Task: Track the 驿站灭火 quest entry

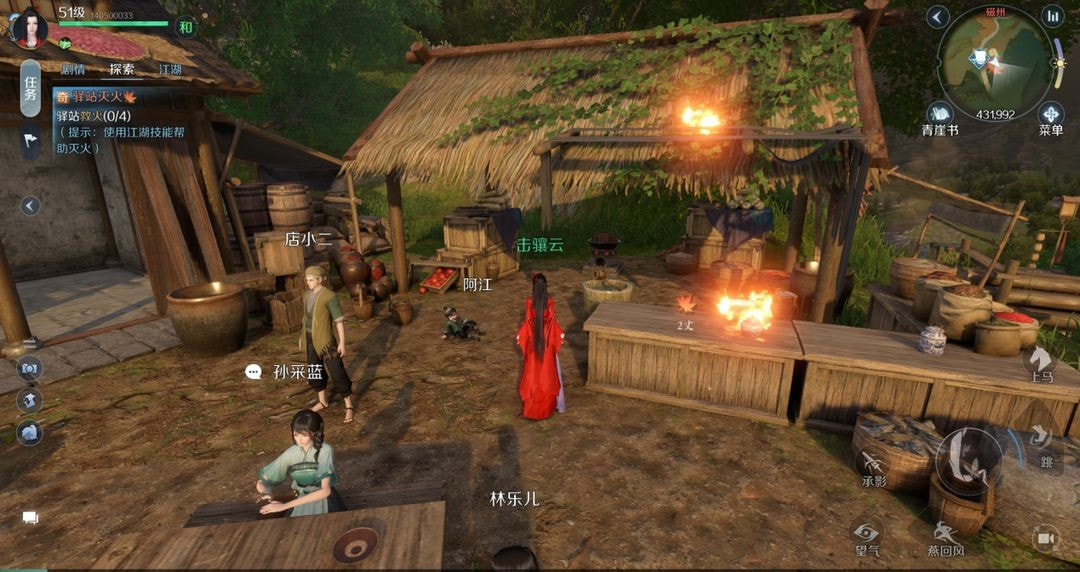Action: 95,96
